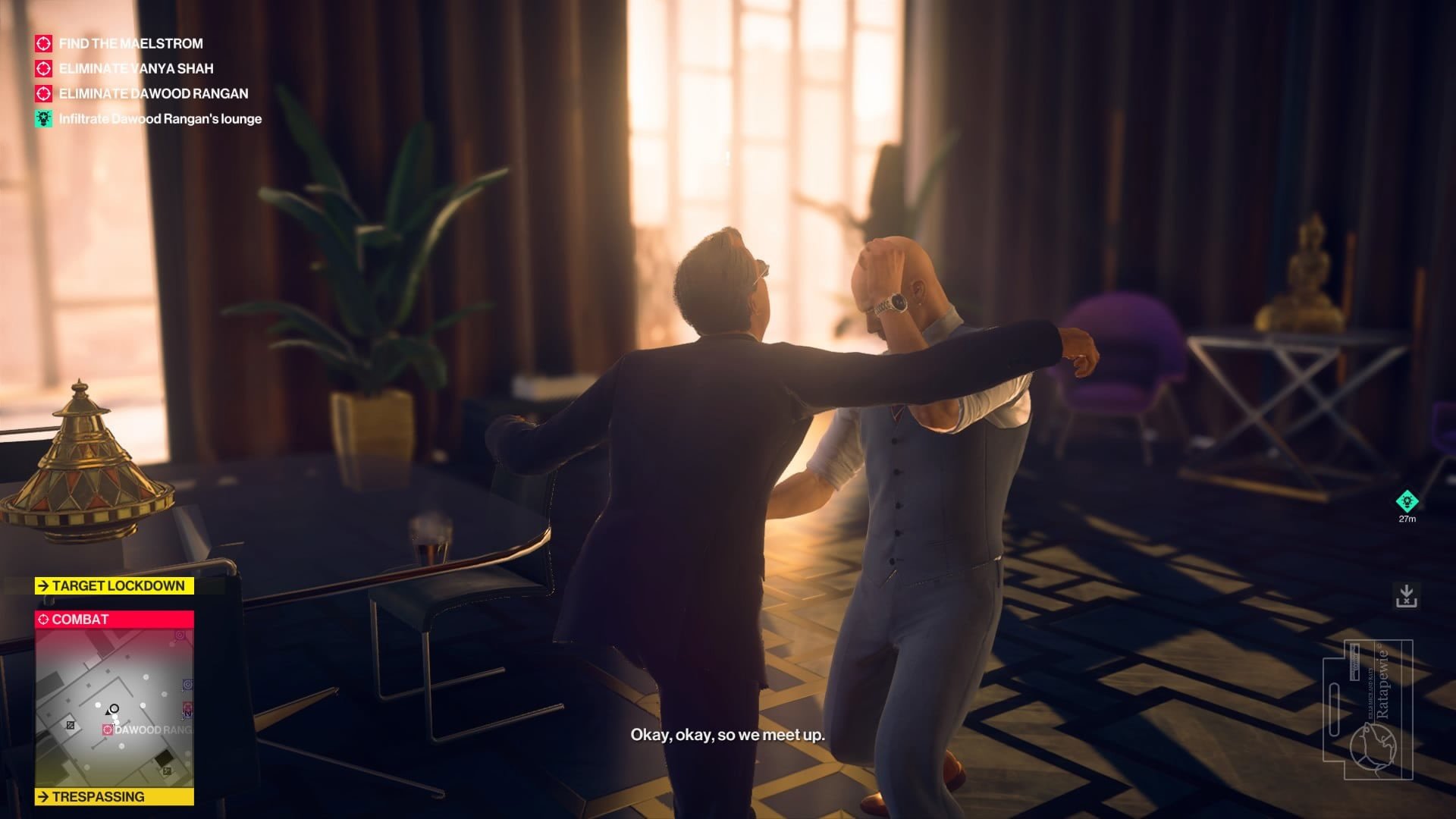Click the Target Lockdown status banner
1456x819 pixels.
tap(114, 585)
